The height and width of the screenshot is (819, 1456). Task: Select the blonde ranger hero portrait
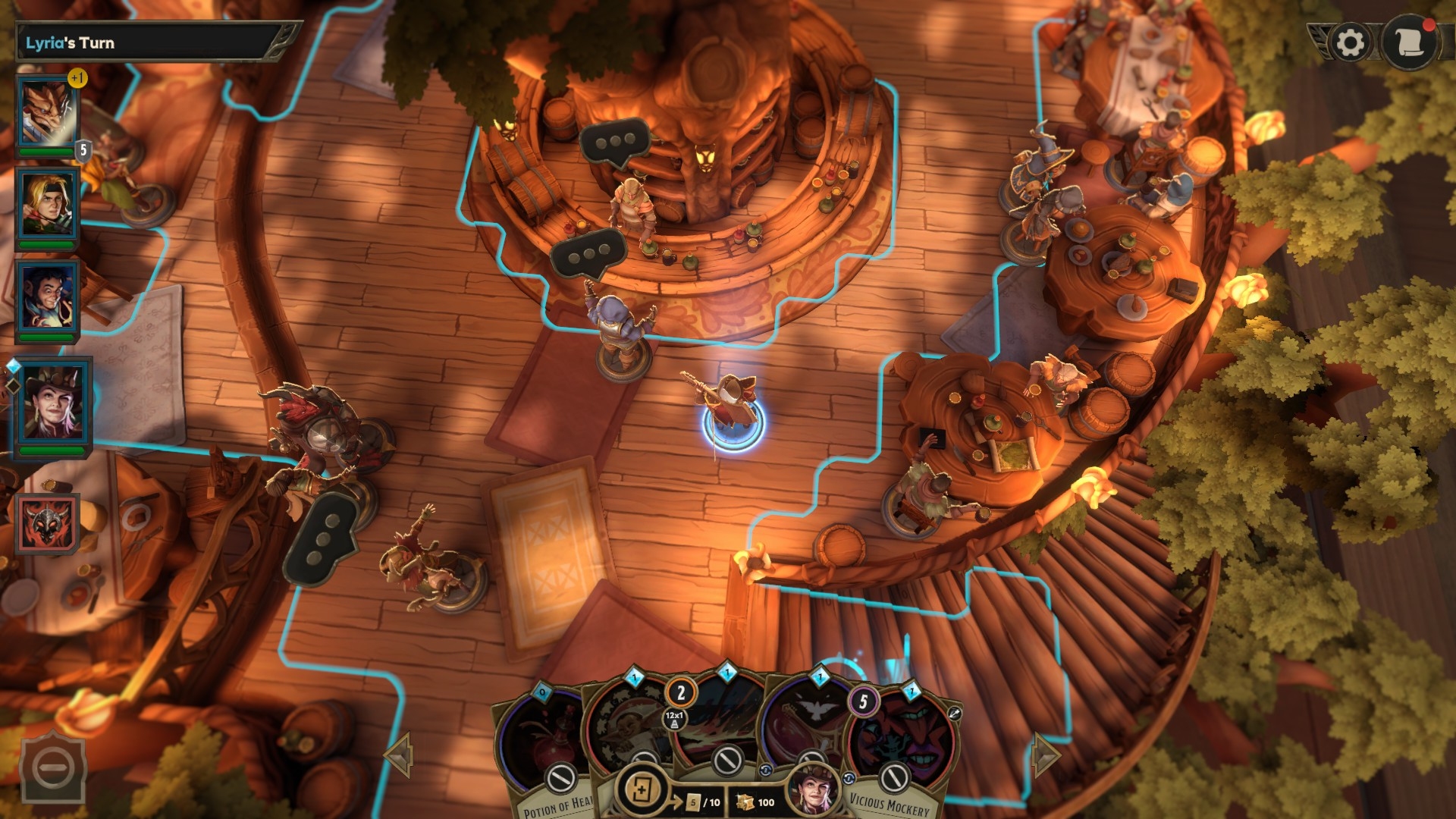(47, 206)
